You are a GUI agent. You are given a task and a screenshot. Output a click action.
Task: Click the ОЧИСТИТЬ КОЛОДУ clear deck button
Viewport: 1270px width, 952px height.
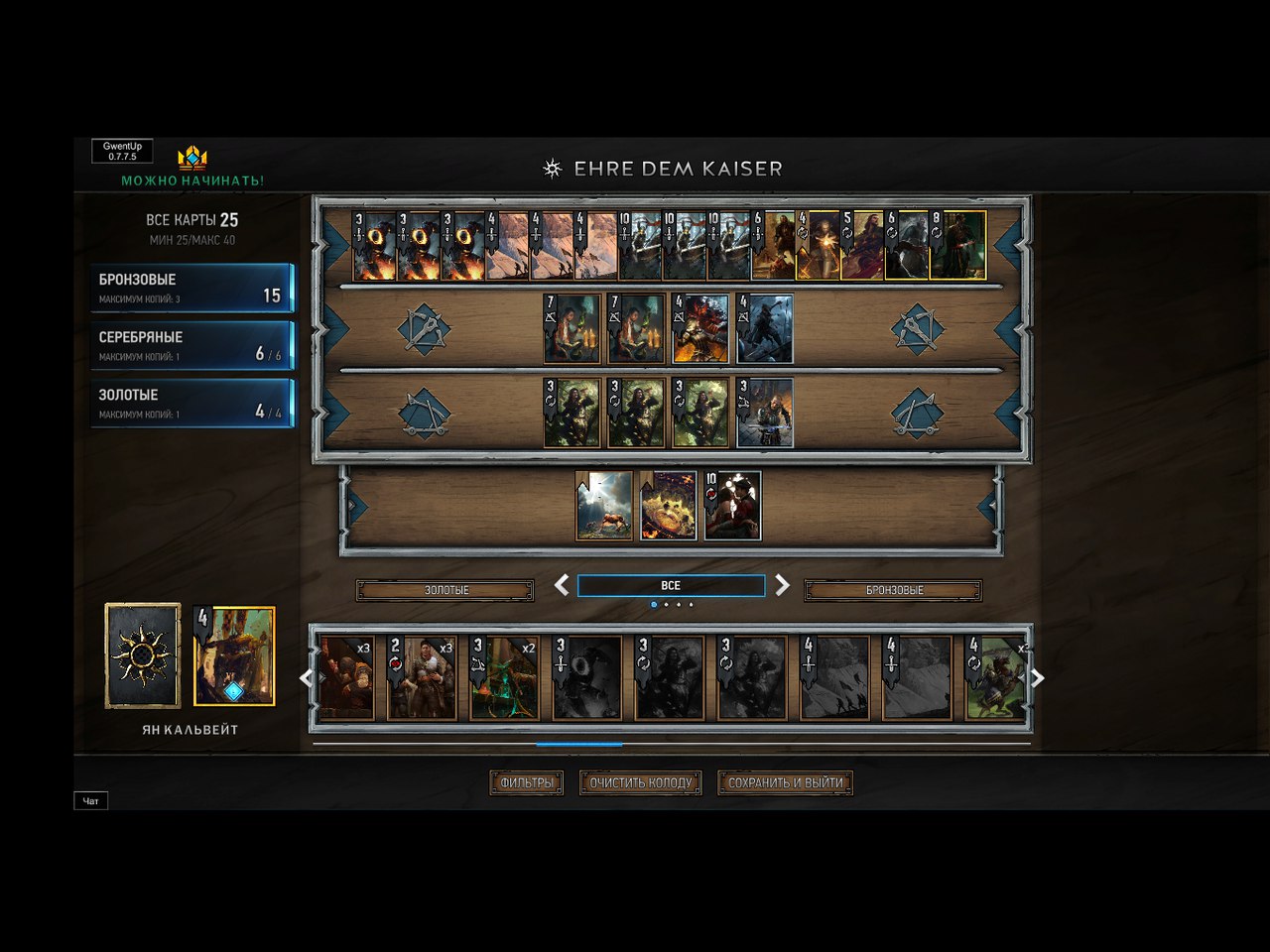point(640,782)
